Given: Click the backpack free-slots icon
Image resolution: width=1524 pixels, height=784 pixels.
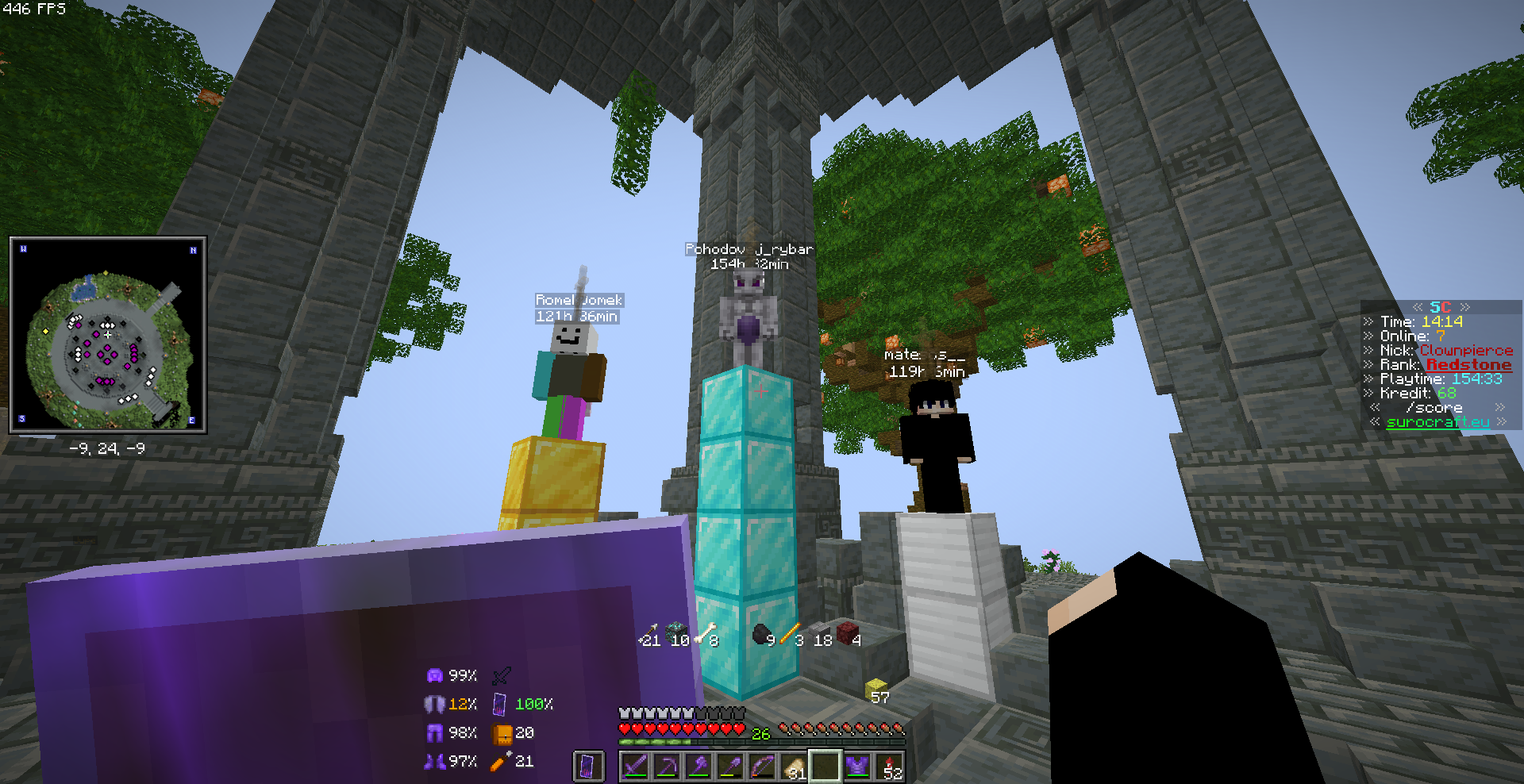Looking at the screenshot, I should tap(502, 733).
